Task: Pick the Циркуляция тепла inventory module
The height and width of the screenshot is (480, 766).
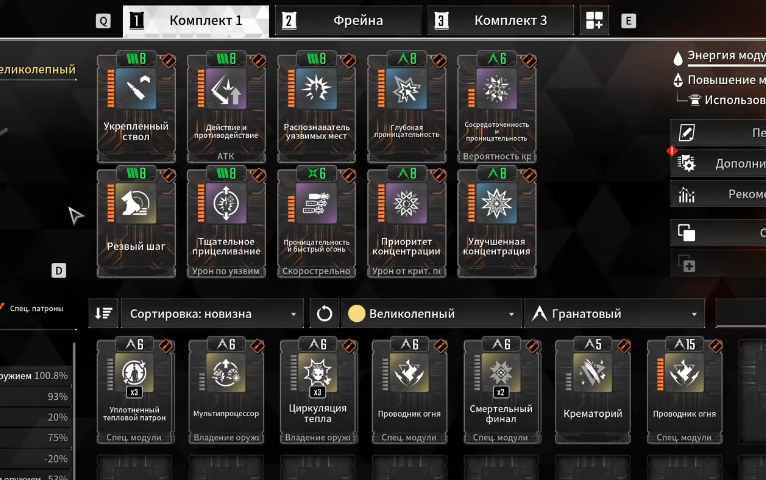Action: pos(317,391)
